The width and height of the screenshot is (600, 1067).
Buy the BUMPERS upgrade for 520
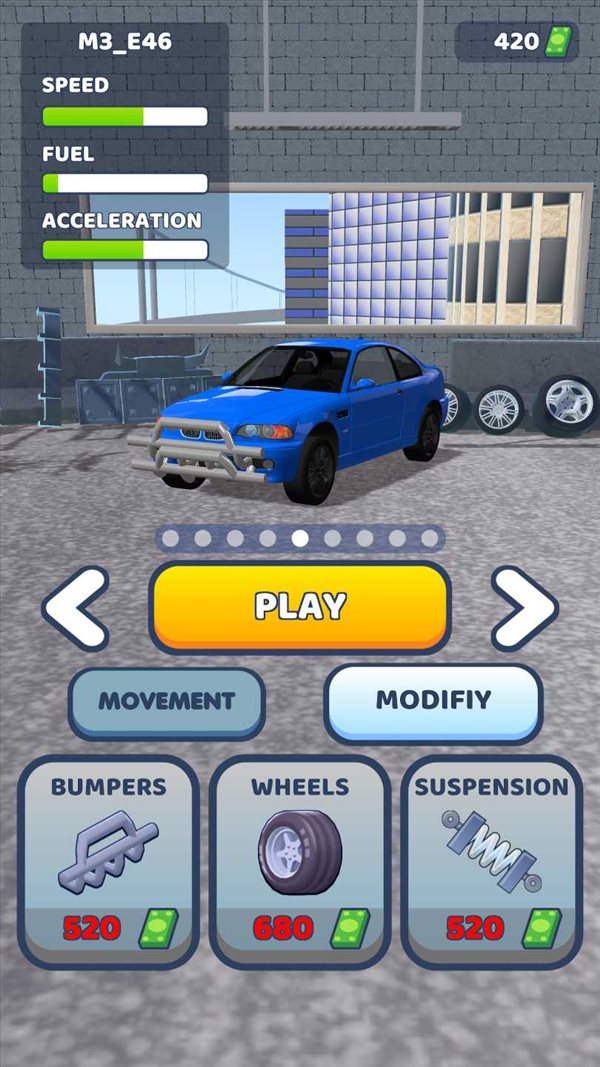click(x=108, y=862)
